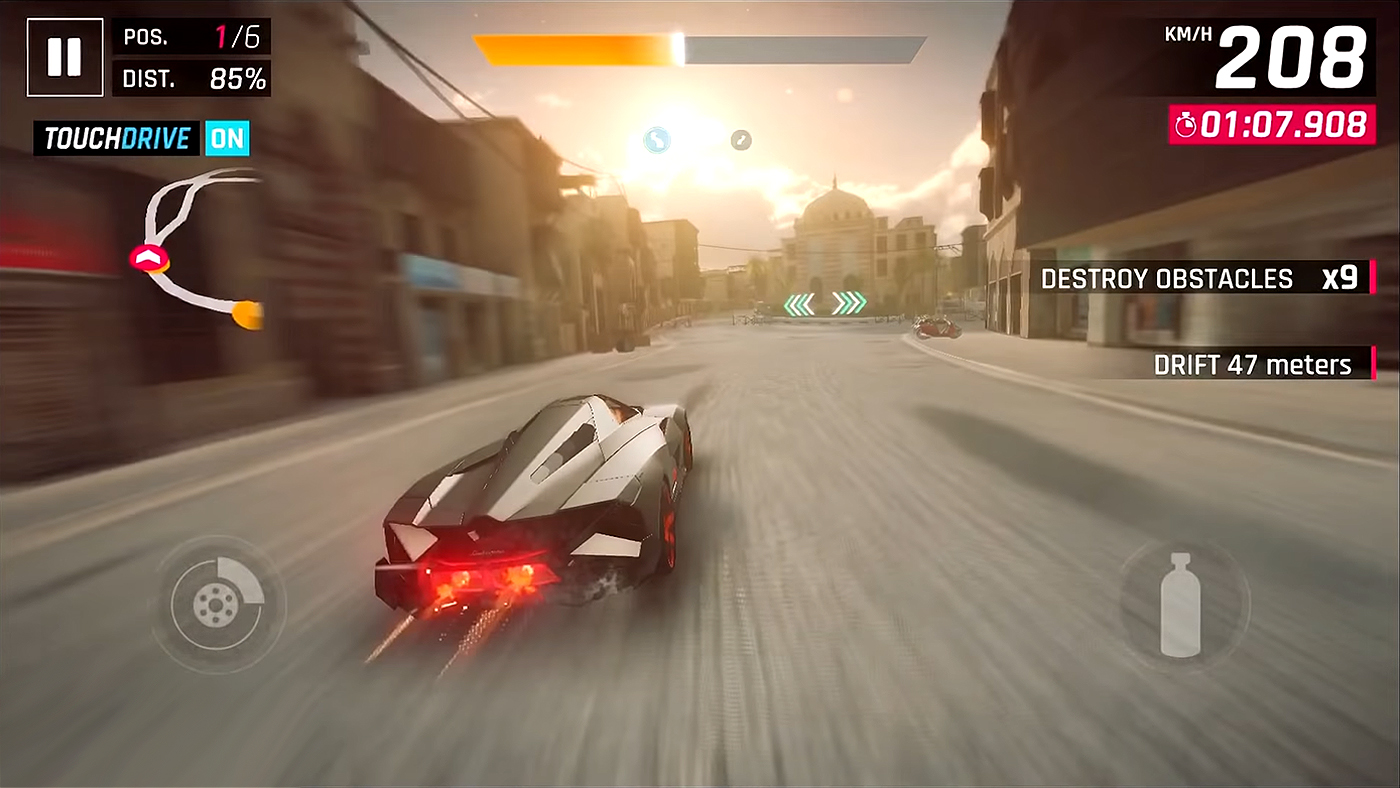Activate the nitro bottle icon

click(1180, 603)
